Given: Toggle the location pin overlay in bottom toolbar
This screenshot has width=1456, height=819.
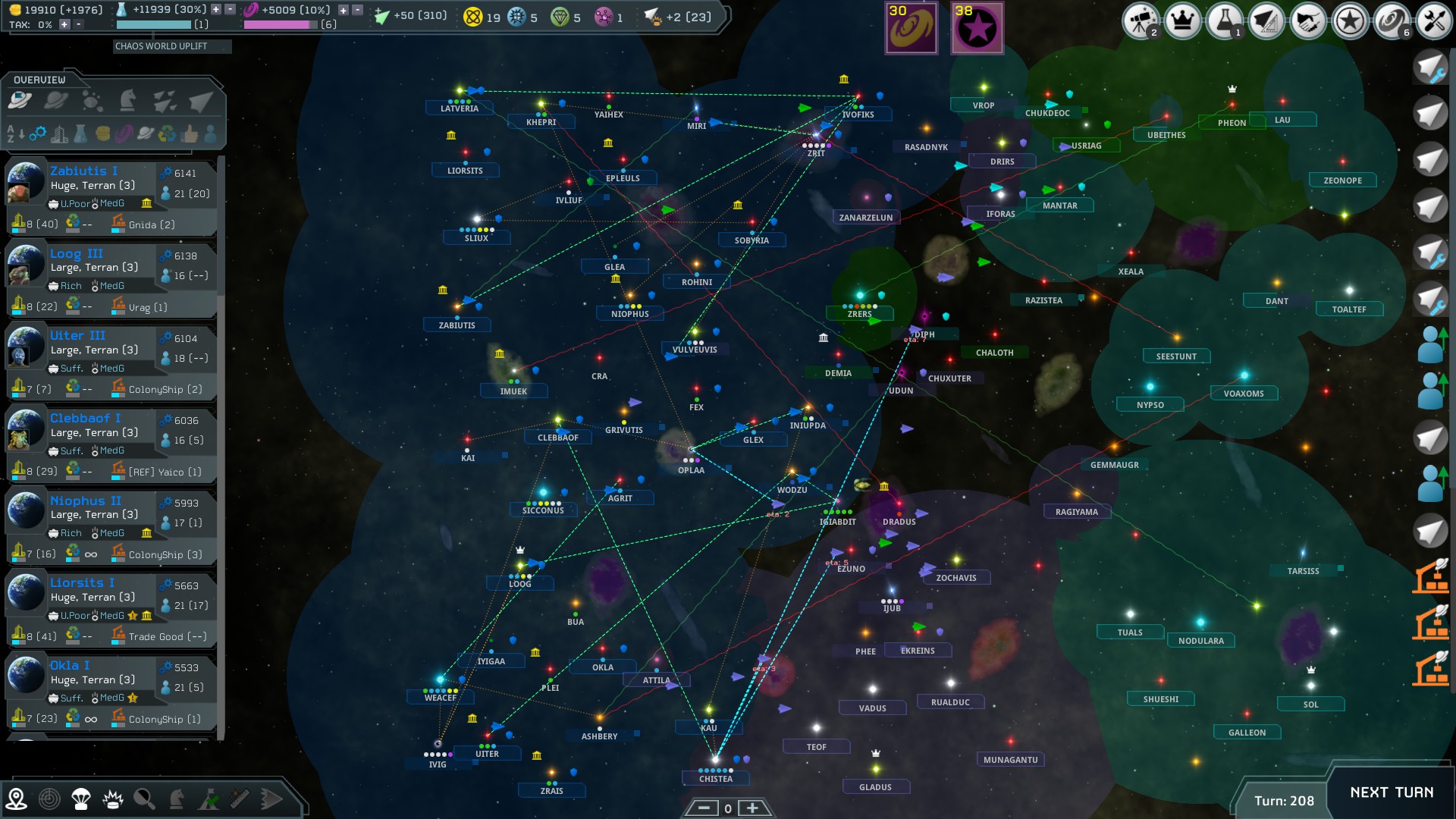Looking at the screenshot, I should click(x=16, y=799).
